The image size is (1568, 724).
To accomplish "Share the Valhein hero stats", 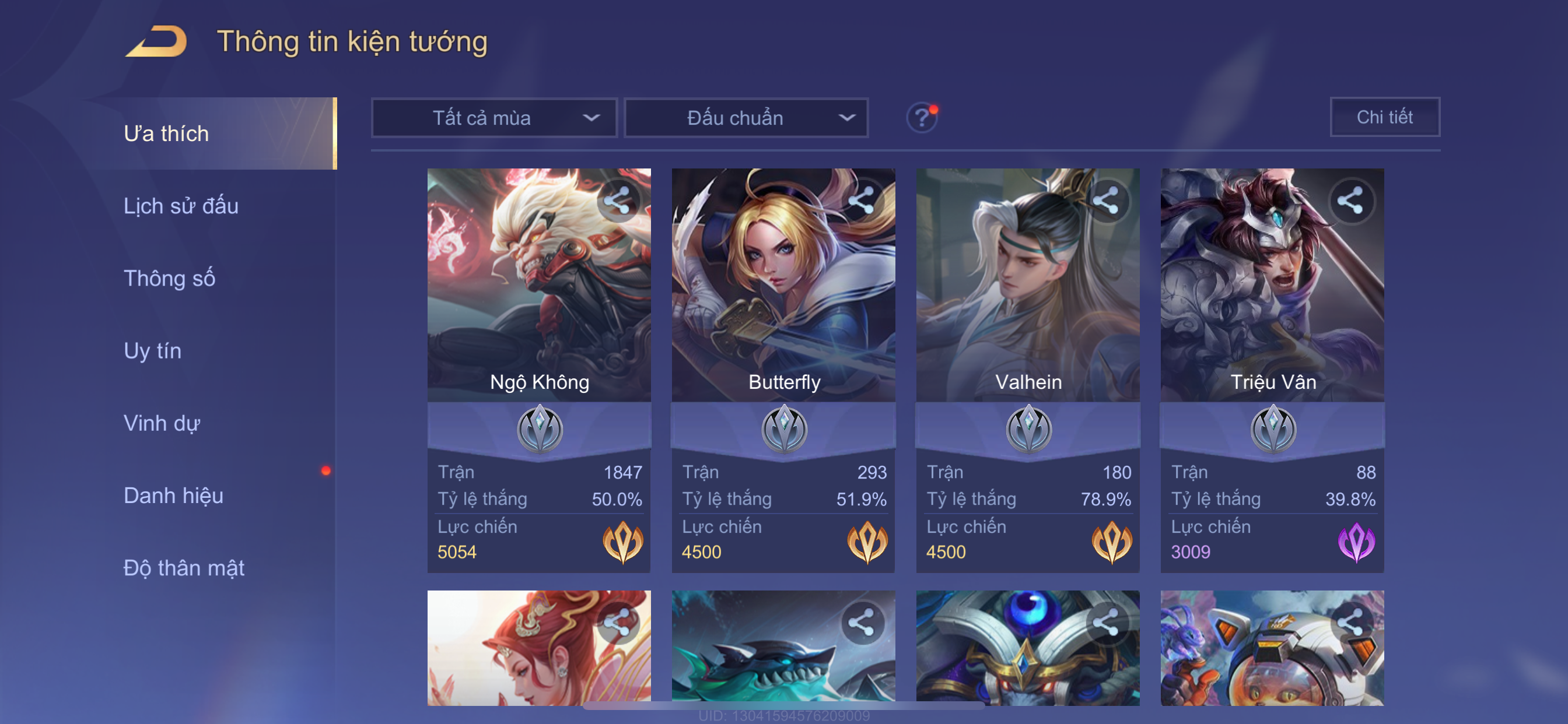I will point(1106,201).
